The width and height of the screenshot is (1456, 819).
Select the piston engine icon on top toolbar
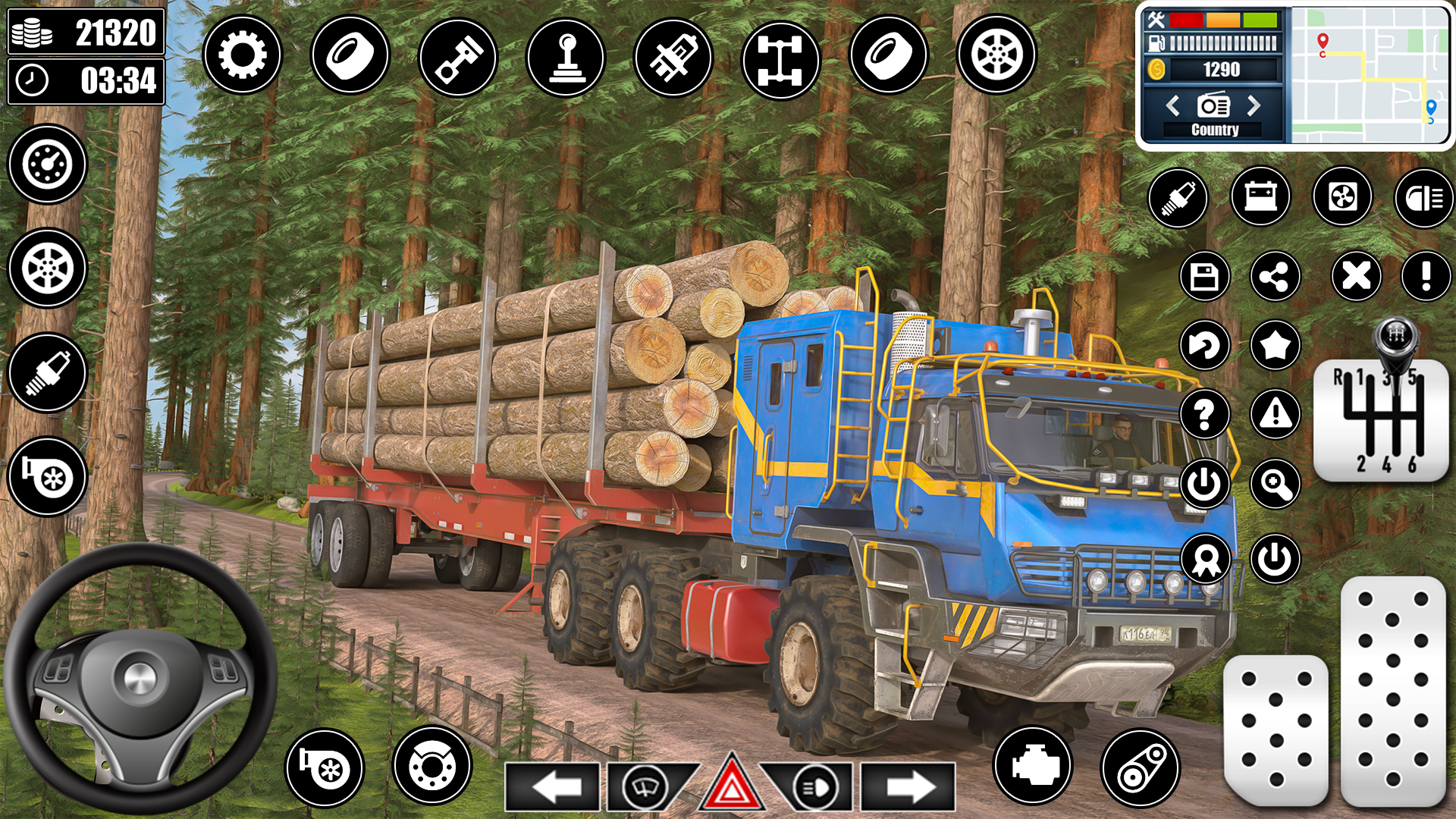(x=459, y=56)
